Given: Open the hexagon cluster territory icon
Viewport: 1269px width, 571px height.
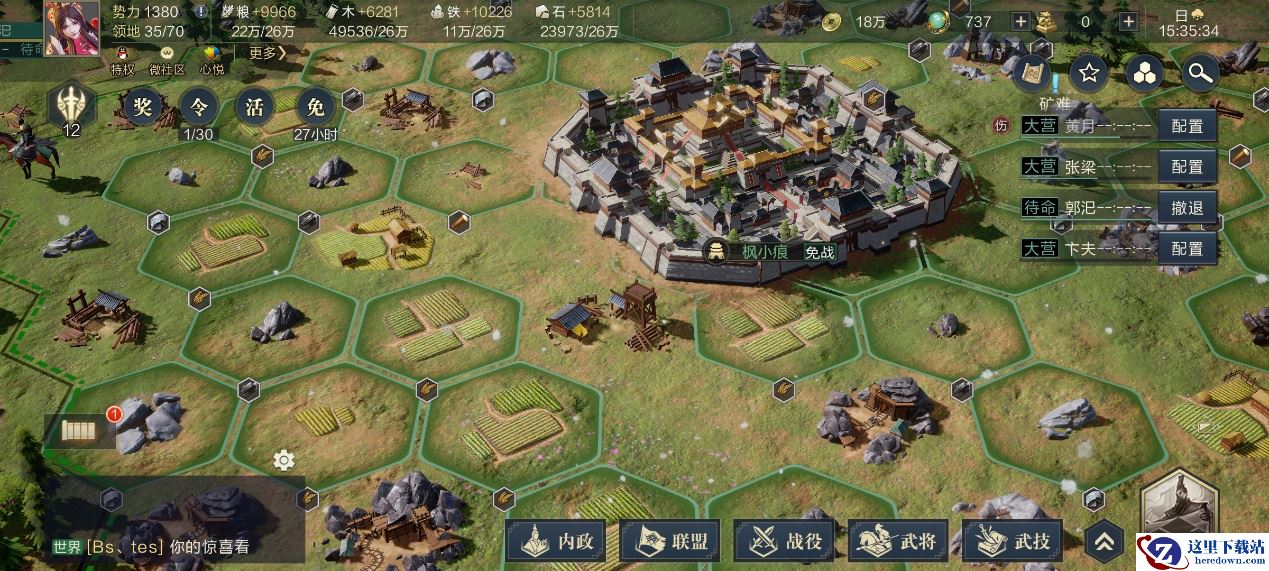Looking at the screenshot, I should pyautogui.click(x=1144, y=72).
